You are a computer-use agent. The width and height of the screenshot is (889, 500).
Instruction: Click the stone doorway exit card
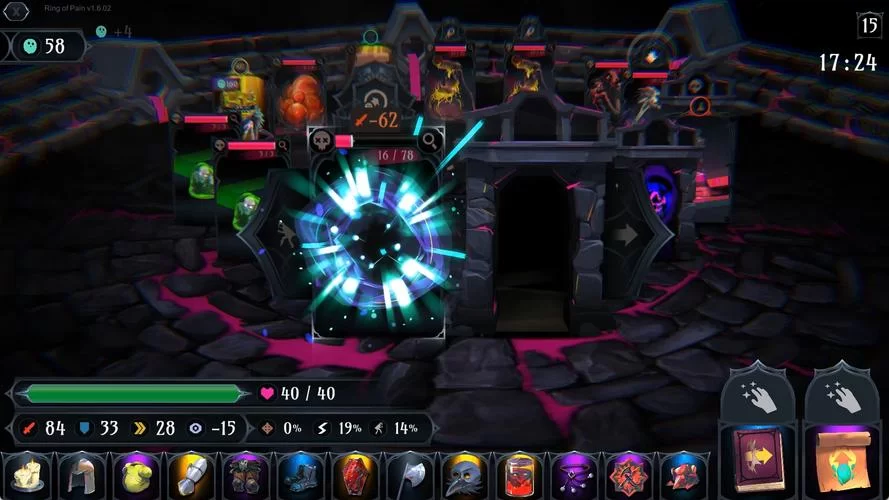pos(532,240)
